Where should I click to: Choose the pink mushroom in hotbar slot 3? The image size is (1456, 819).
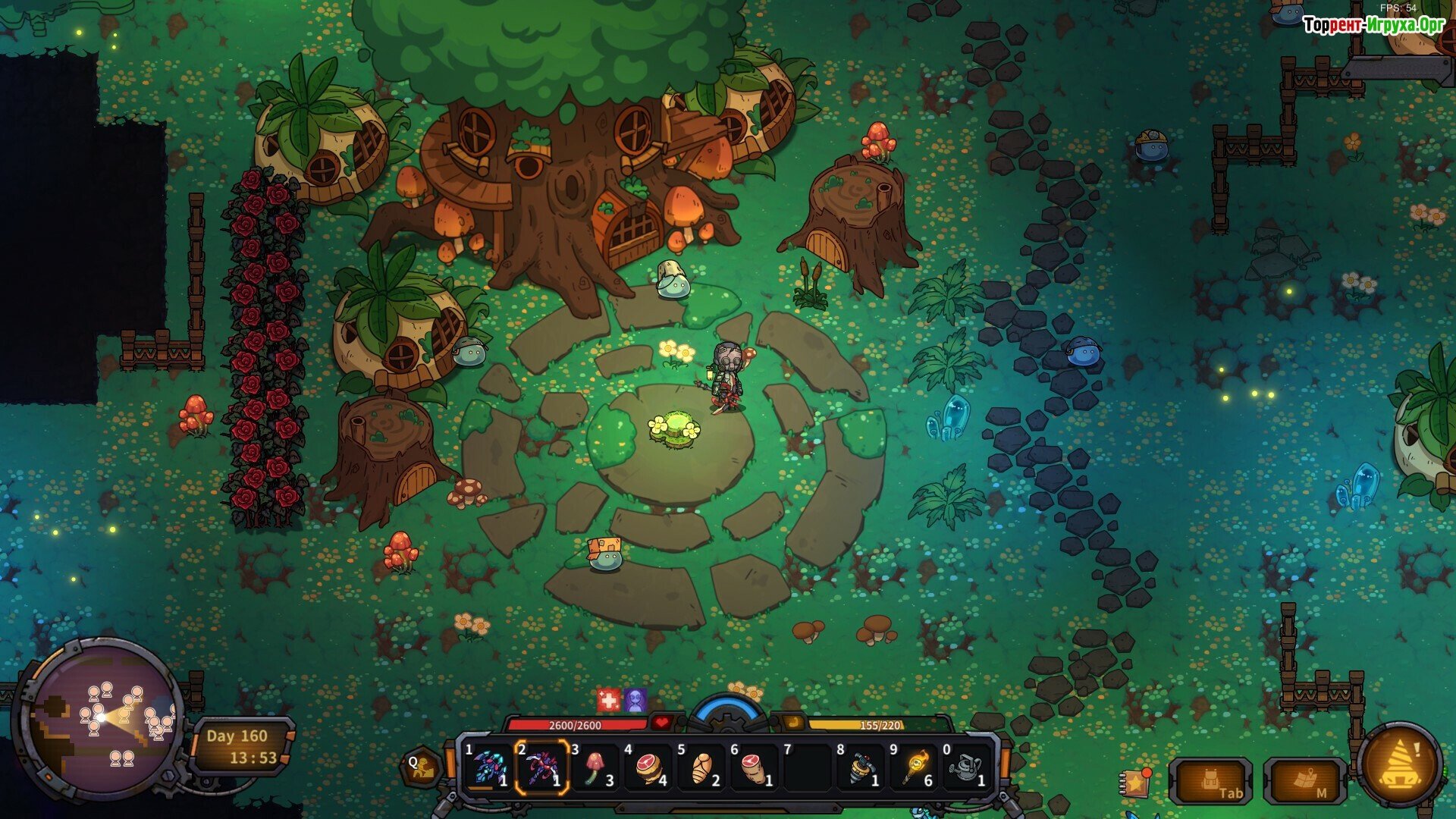[595, 767]
